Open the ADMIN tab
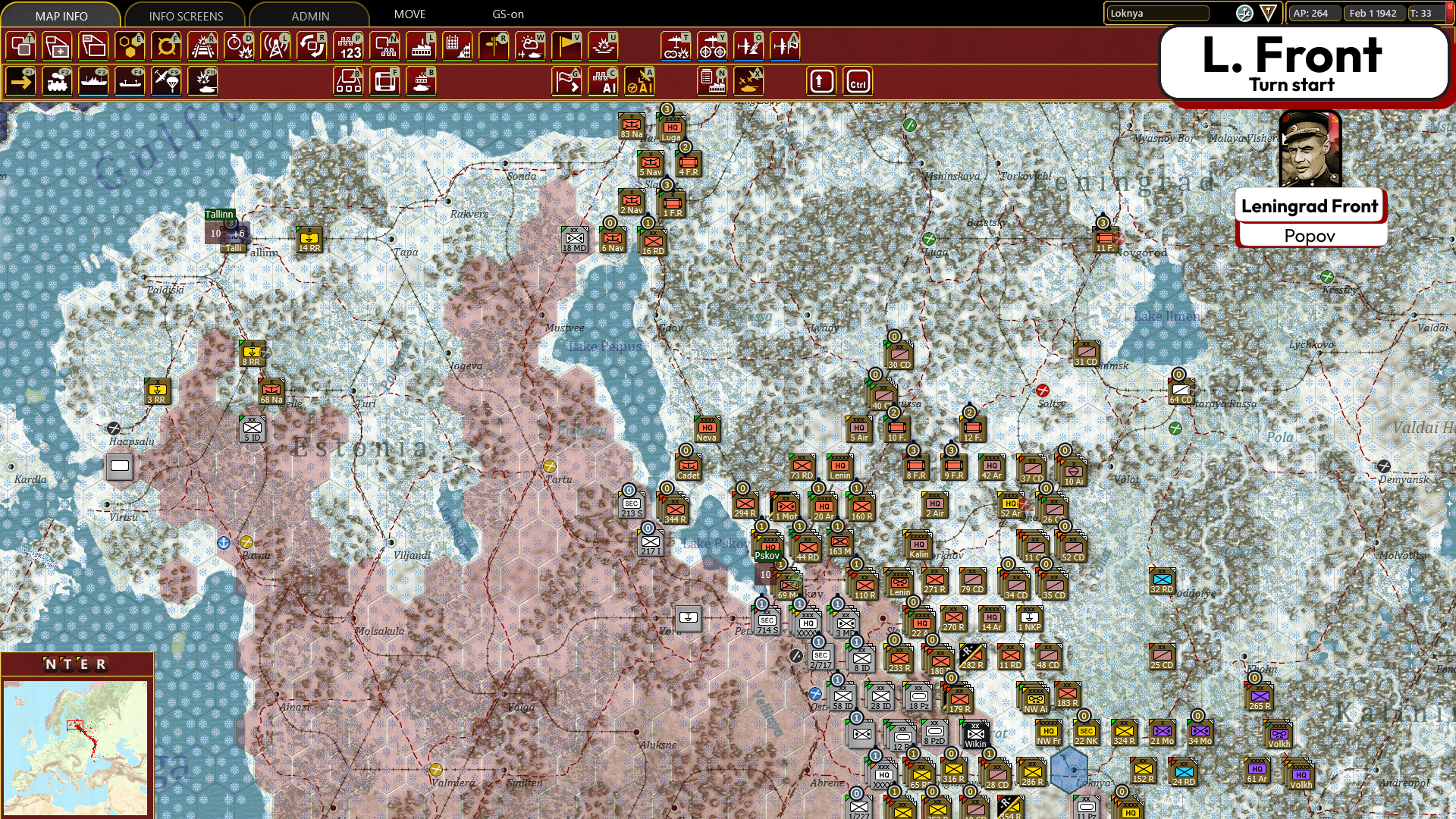This screenshot has height=819, width=1456. [308, 15]
